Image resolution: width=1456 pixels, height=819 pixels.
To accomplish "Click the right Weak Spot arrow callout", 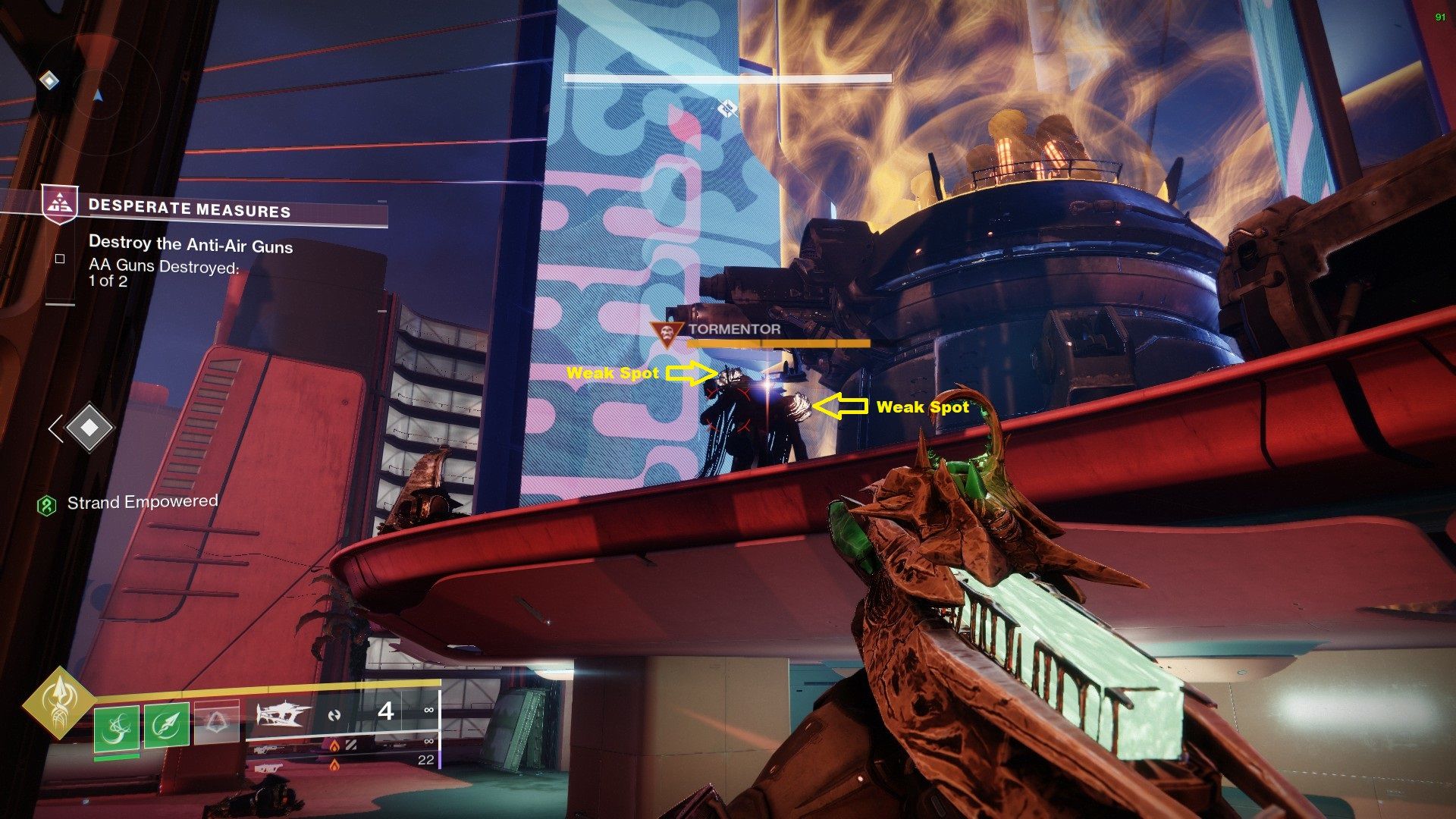I will point(839,406).
